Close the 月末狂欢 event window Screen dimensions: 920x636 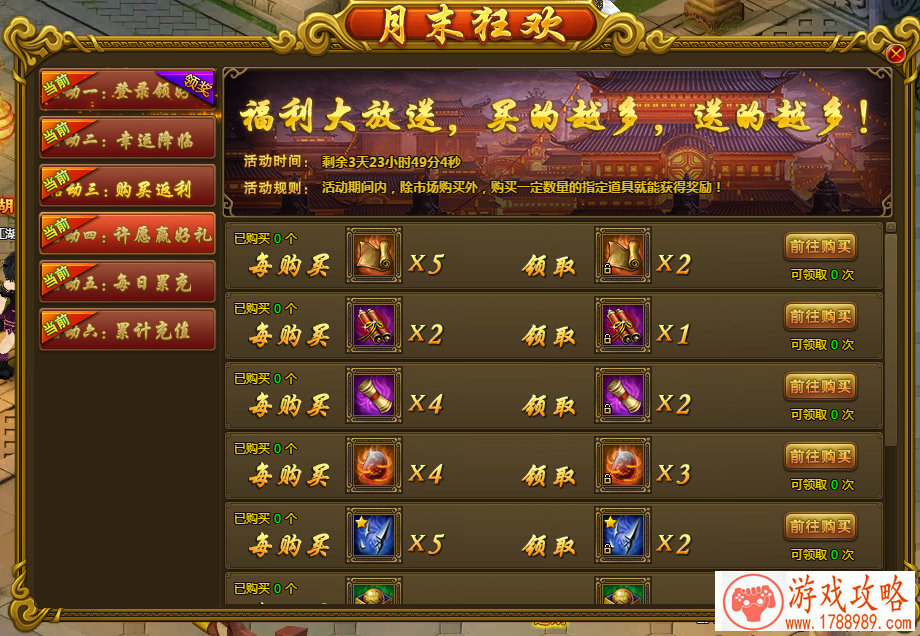pos(896,54)
